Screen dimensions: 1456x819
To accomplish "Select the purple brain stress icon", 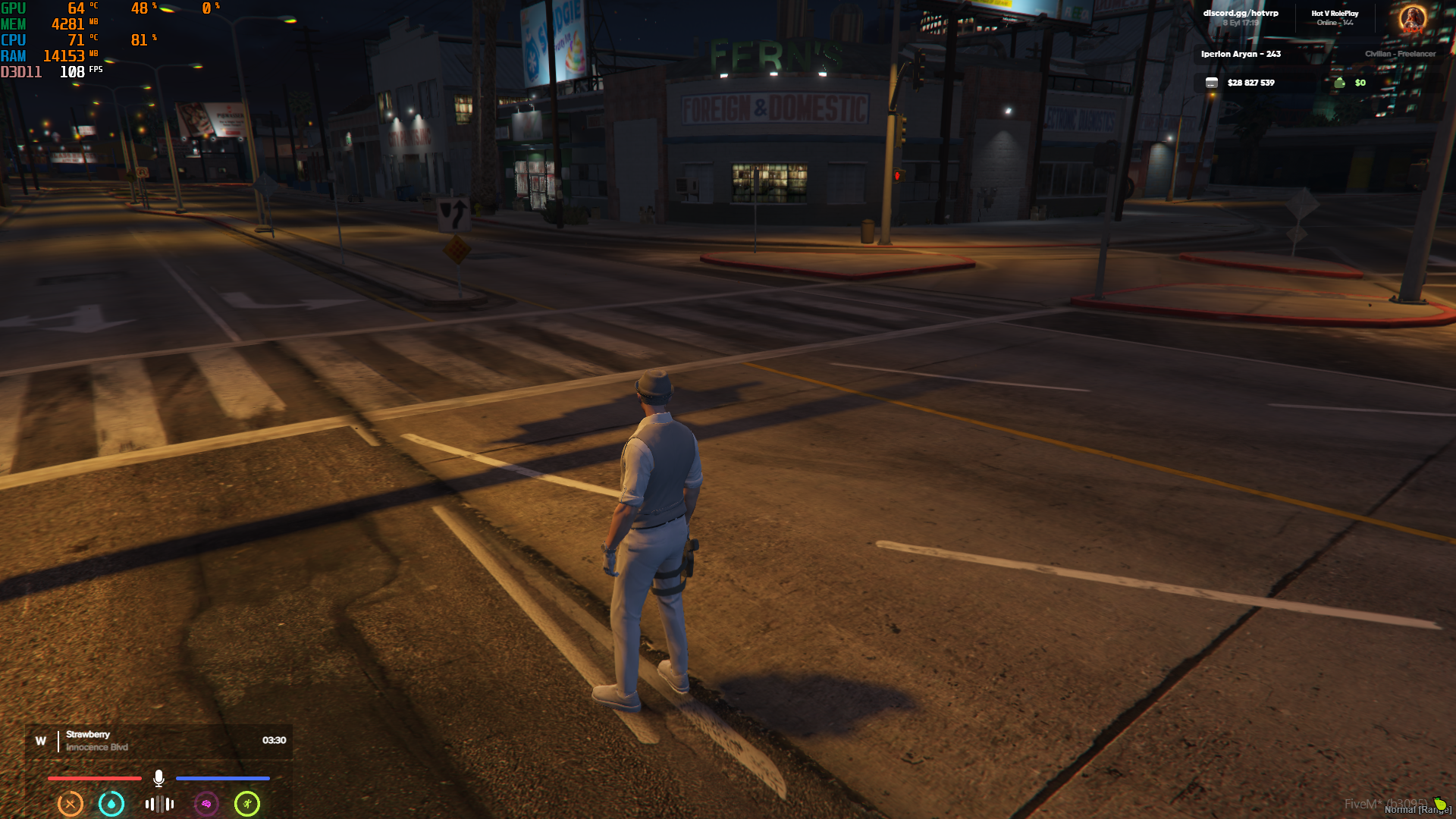I will click(206, 804).
